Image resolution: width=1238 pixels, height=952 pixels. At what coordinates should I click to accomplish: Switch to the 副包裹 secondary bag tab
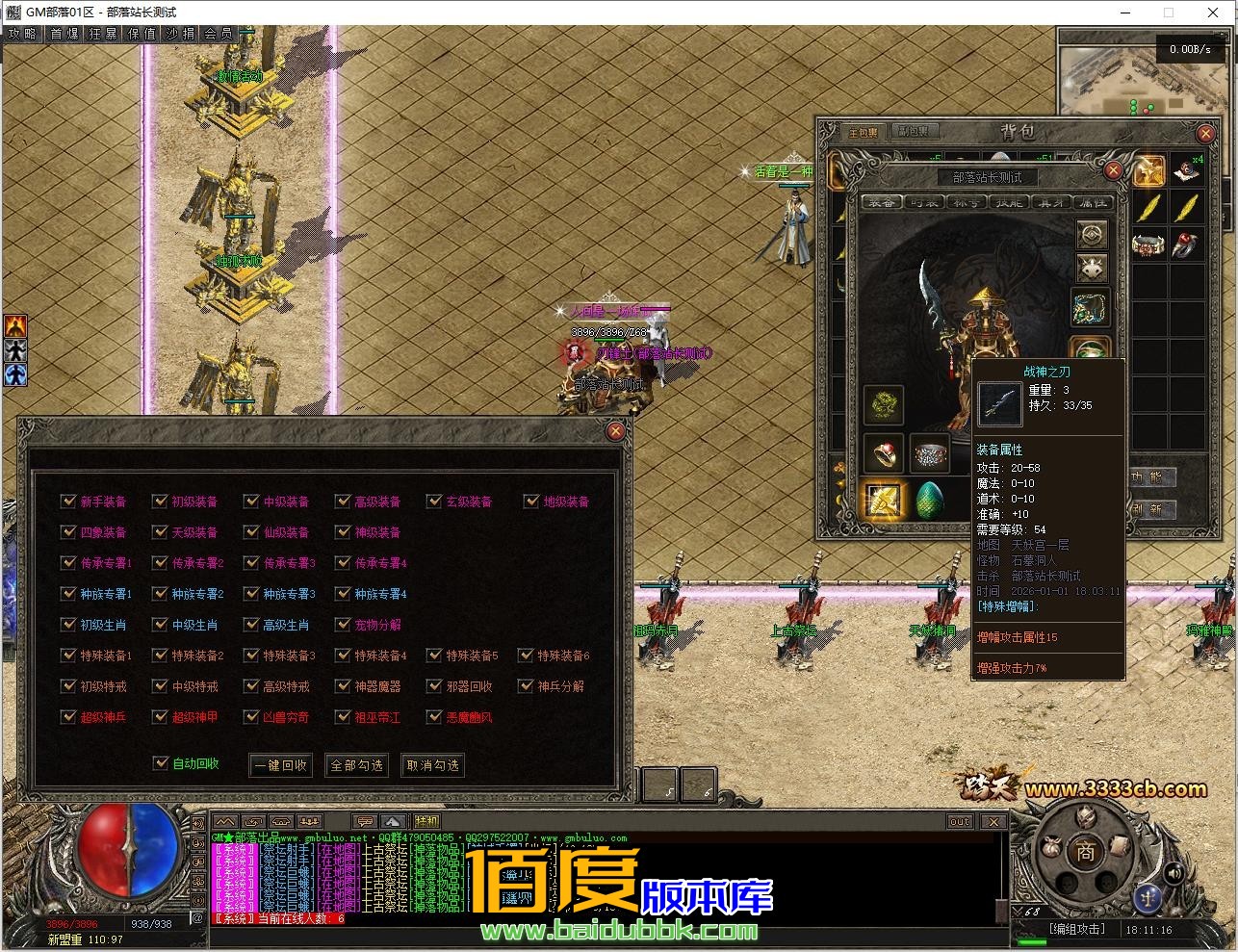tap(909, 132)
